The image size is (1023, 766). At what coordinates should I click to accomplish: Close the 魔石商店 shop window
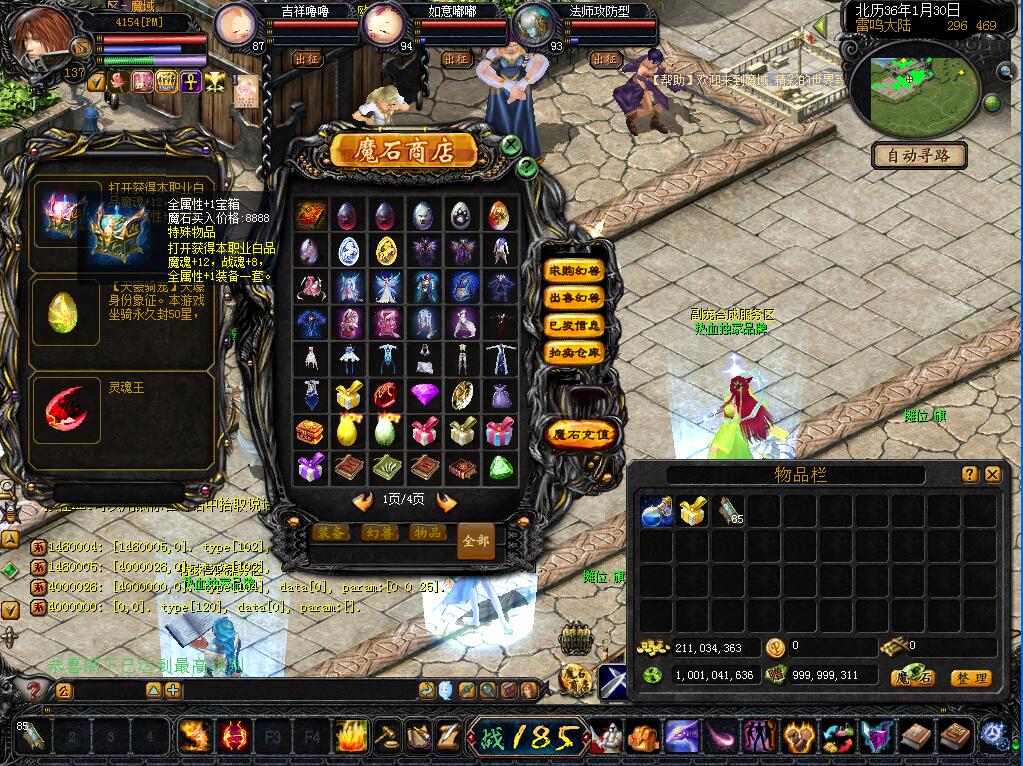[511, 145]
